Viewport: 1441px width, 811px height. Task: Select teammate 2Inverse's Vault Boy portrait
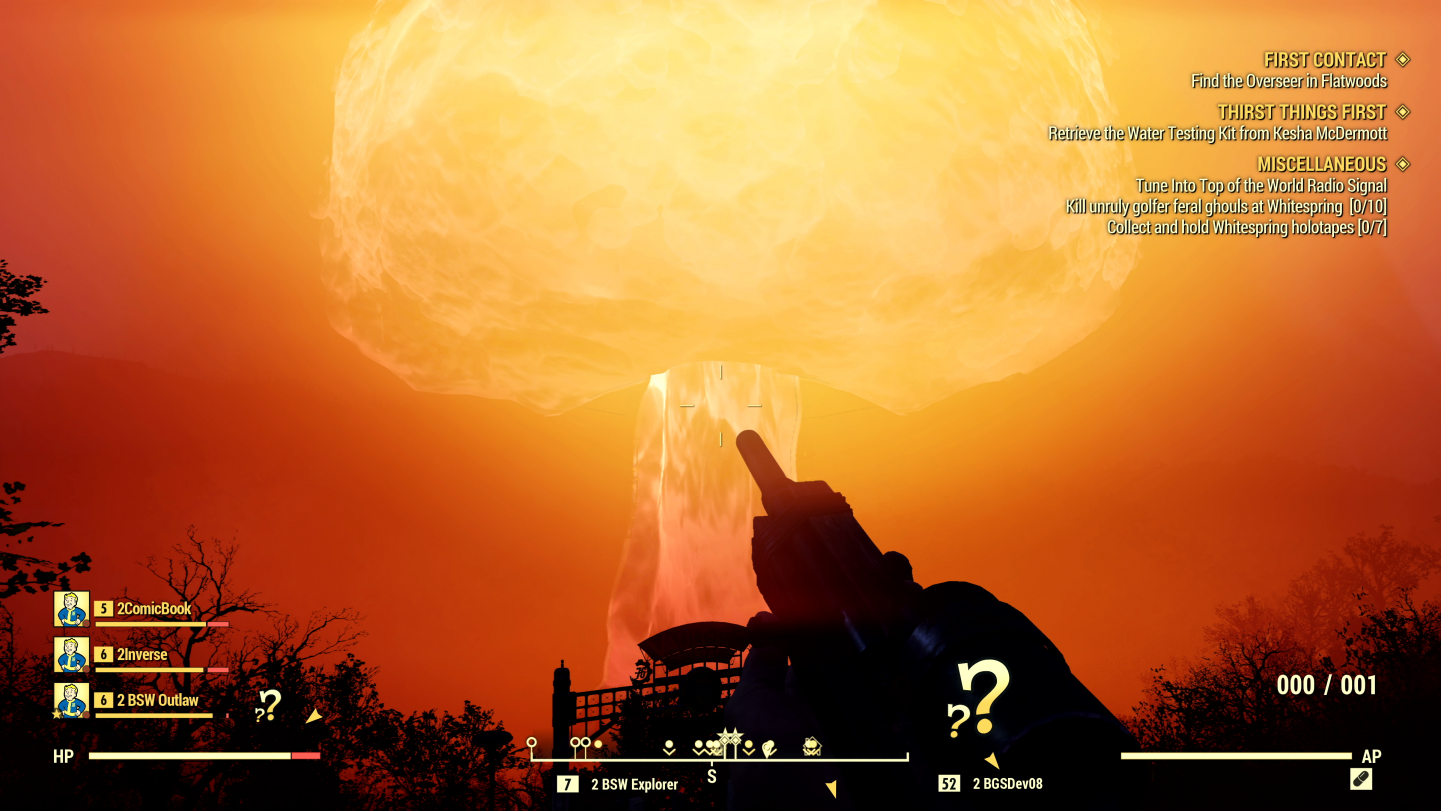[x=72, y=655]
